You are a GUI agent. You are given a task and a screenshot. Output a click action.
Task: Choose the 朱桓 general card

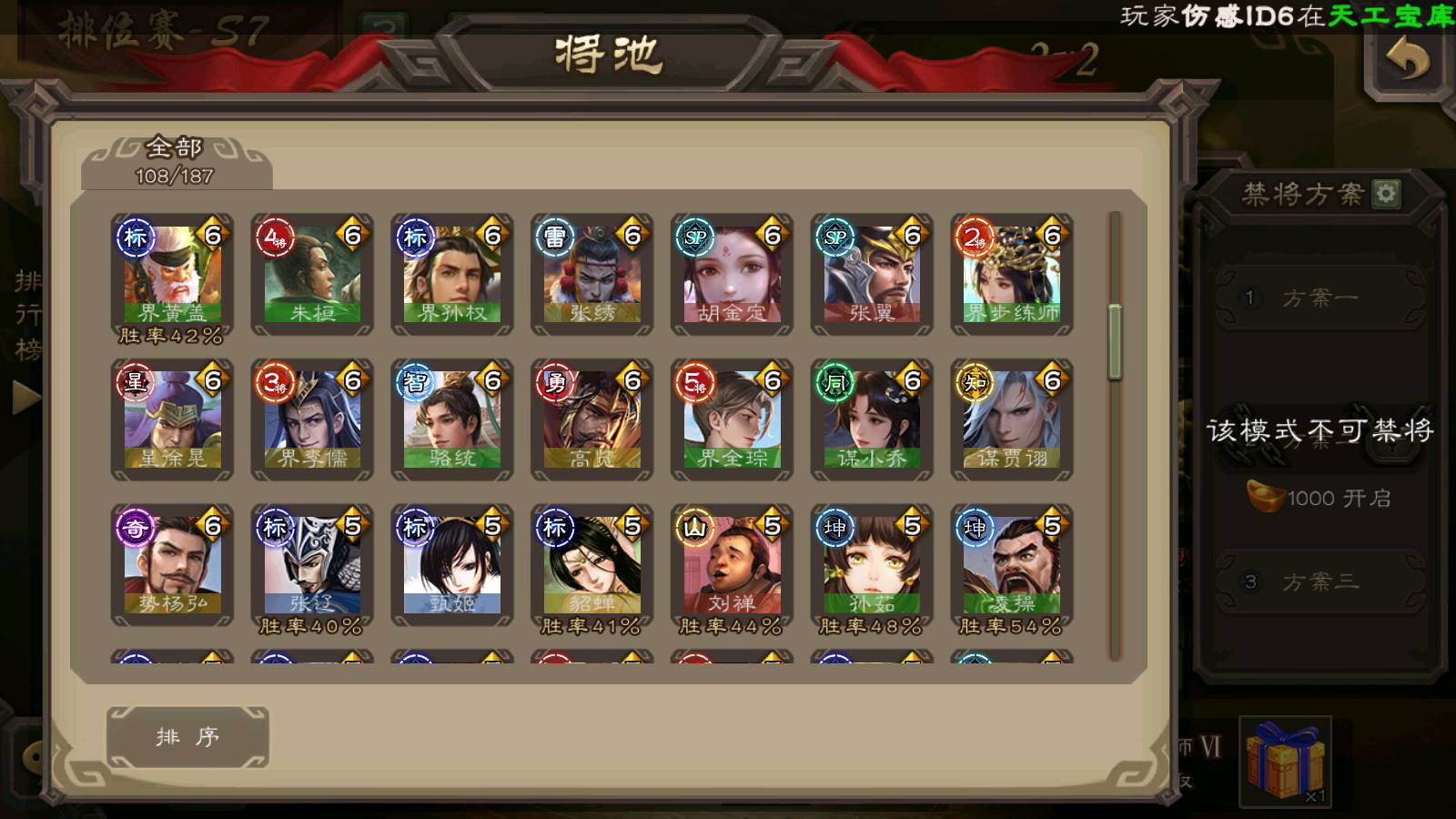pos(312,275)
